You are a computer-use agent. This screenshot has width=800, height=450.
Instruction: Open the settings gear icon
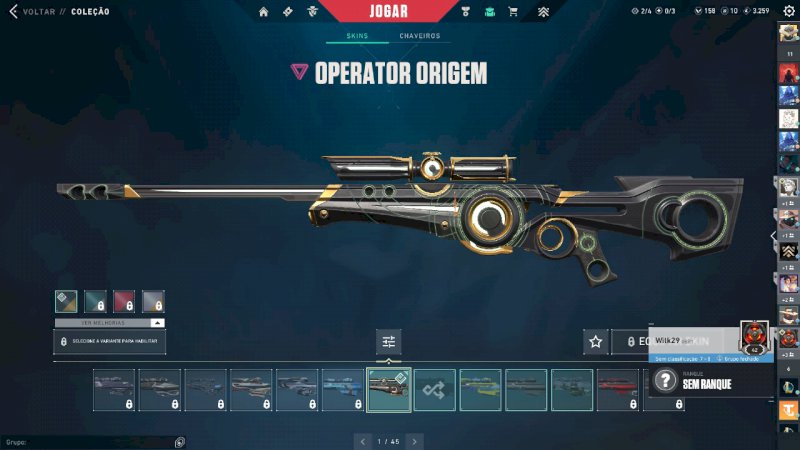pos(788,11)
